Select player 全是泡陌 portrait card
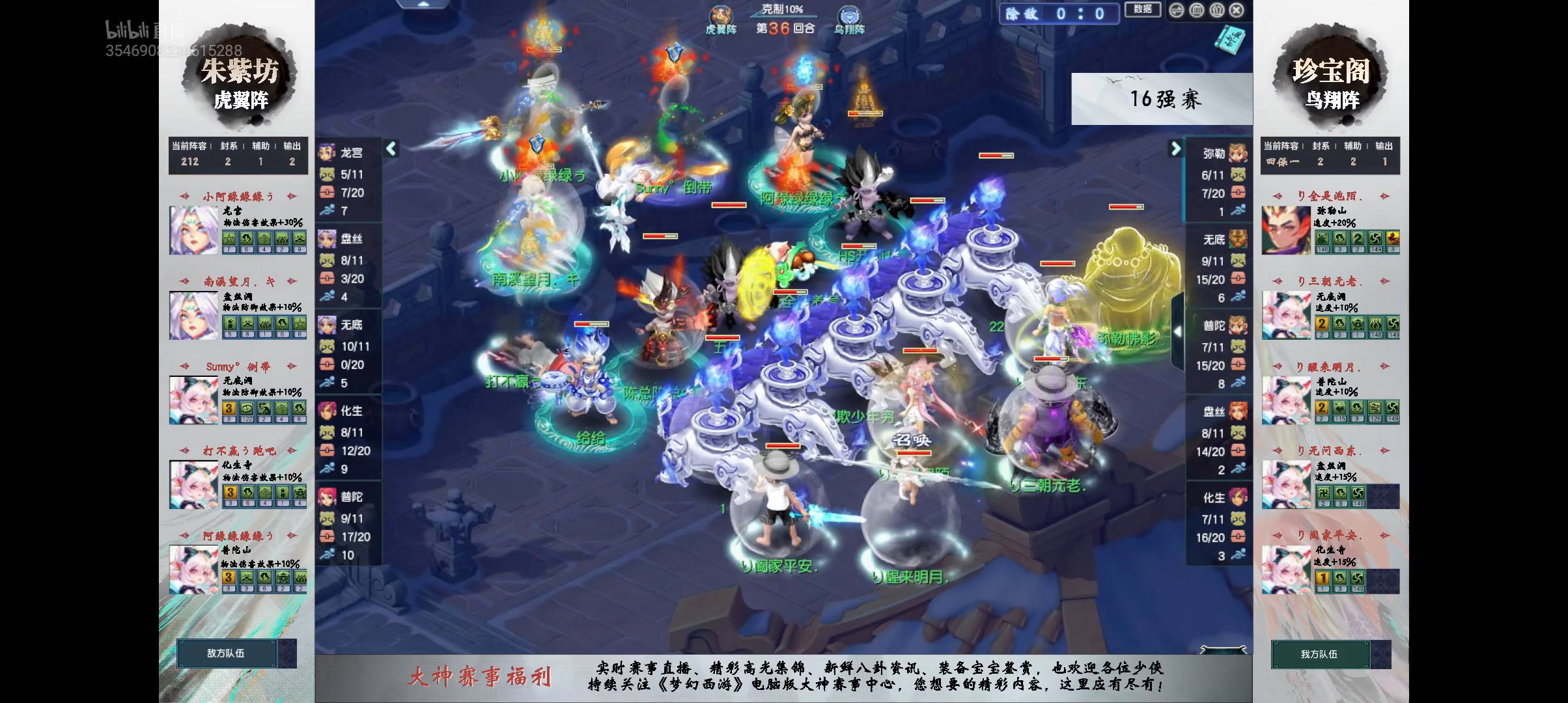This screenshot has width=1568, height=703. (1286, 230)
